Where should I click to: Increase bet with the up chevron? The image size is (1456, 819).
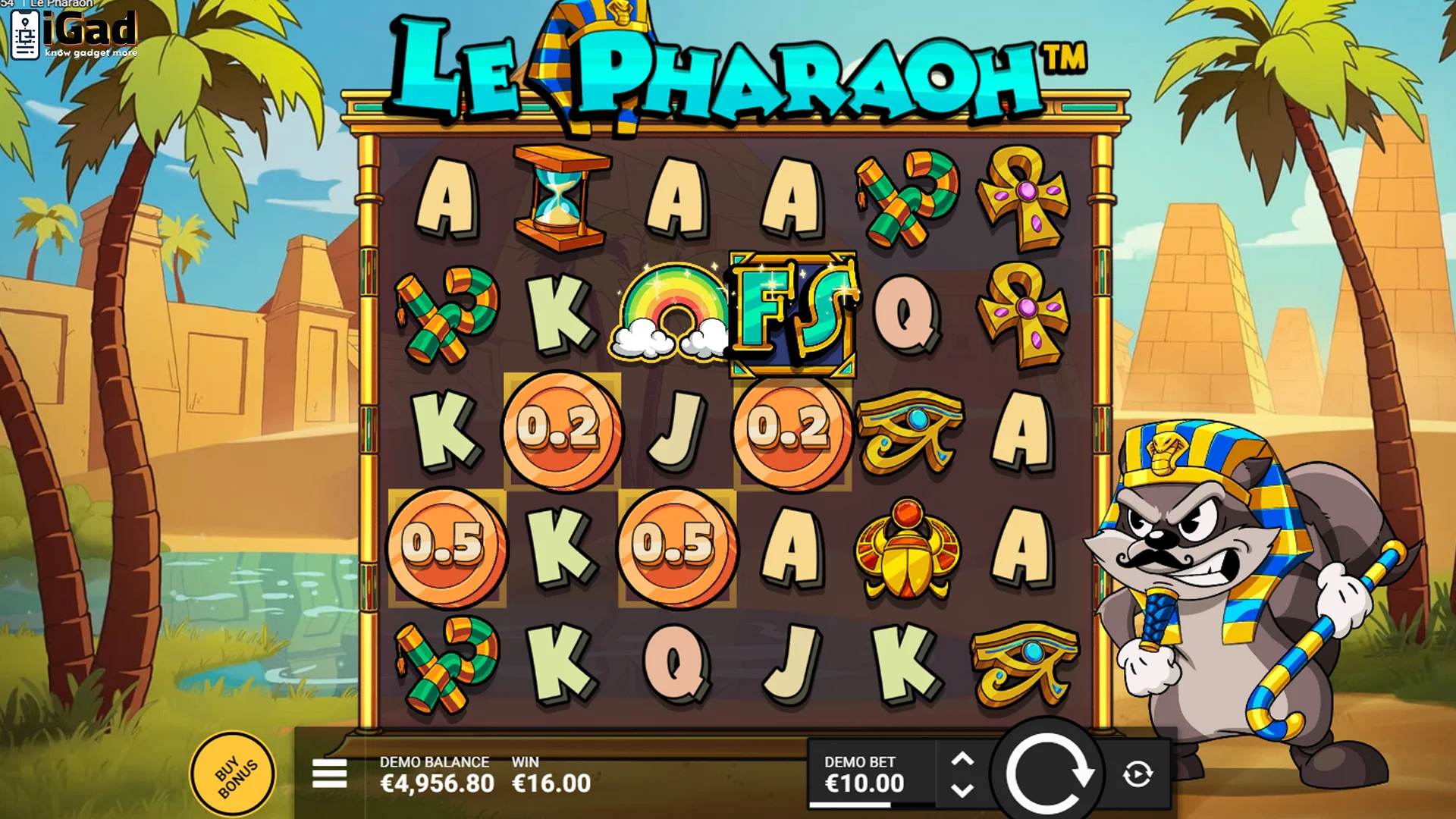click(964, 758)
